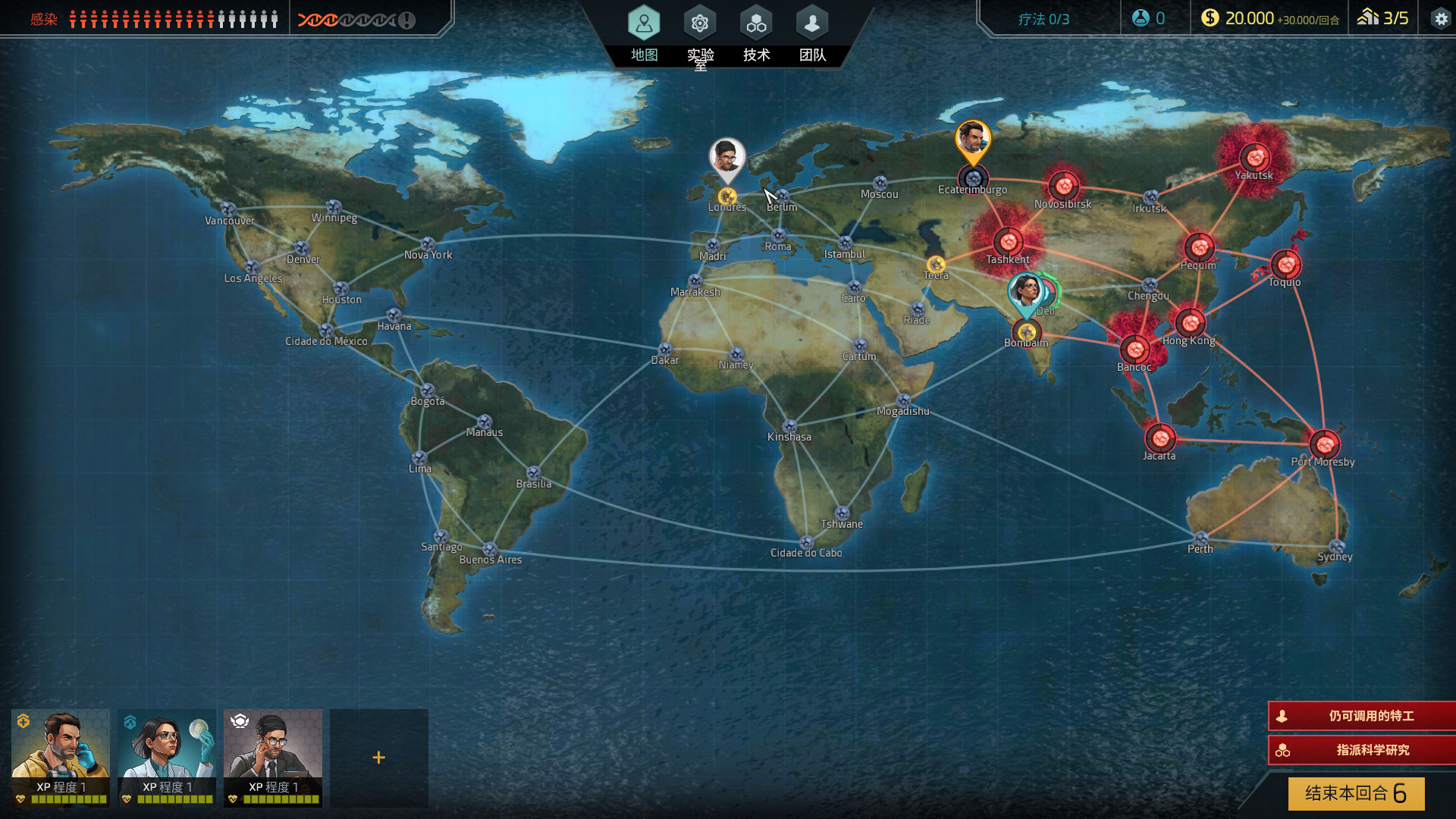The width and height of the screenshot is (1456, 819).
Task: Click the 仍可调用的特工 available agents button
Action: click(x=1362, y=716)
